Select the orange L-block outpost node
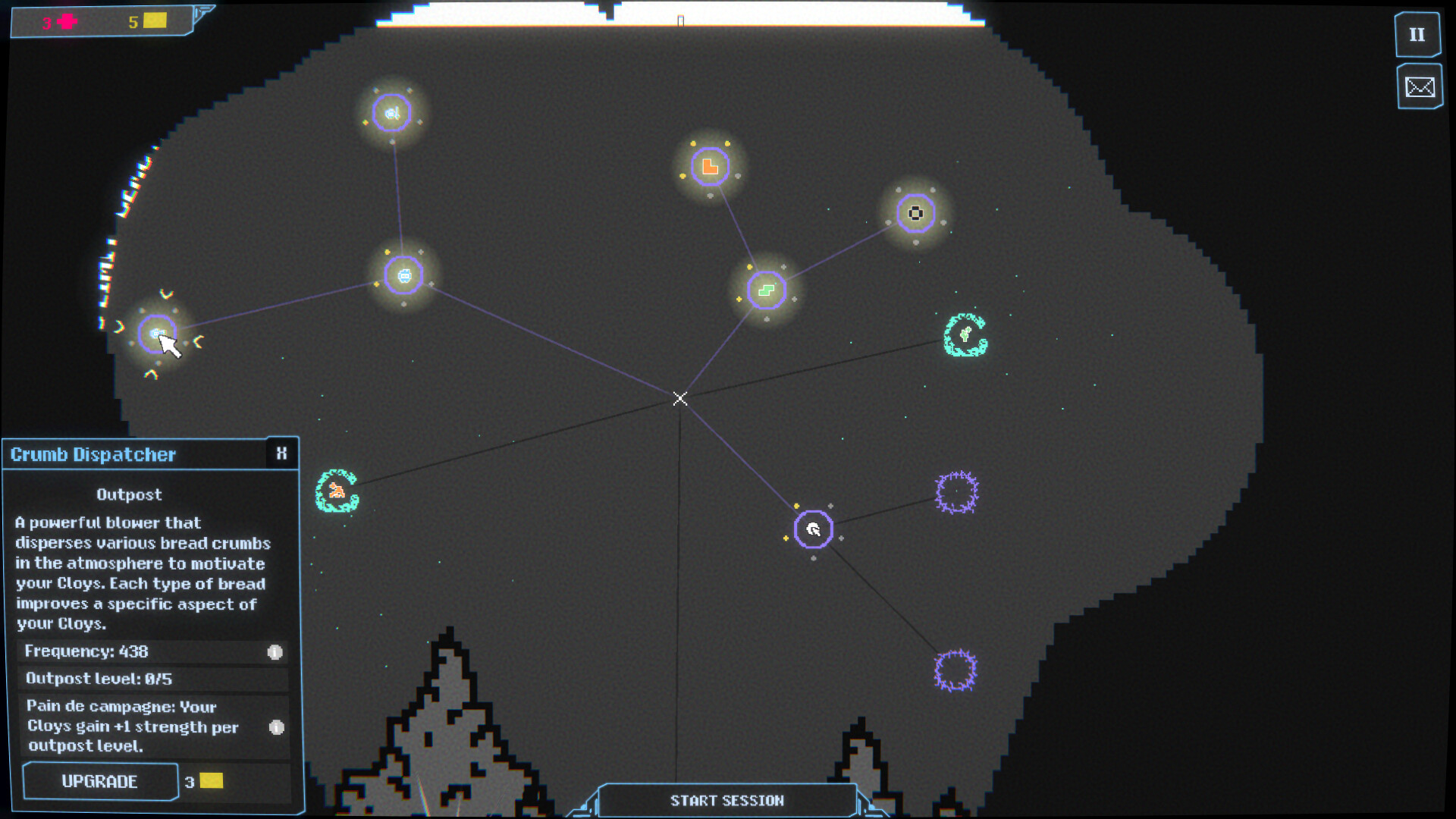 coord(709,165)
